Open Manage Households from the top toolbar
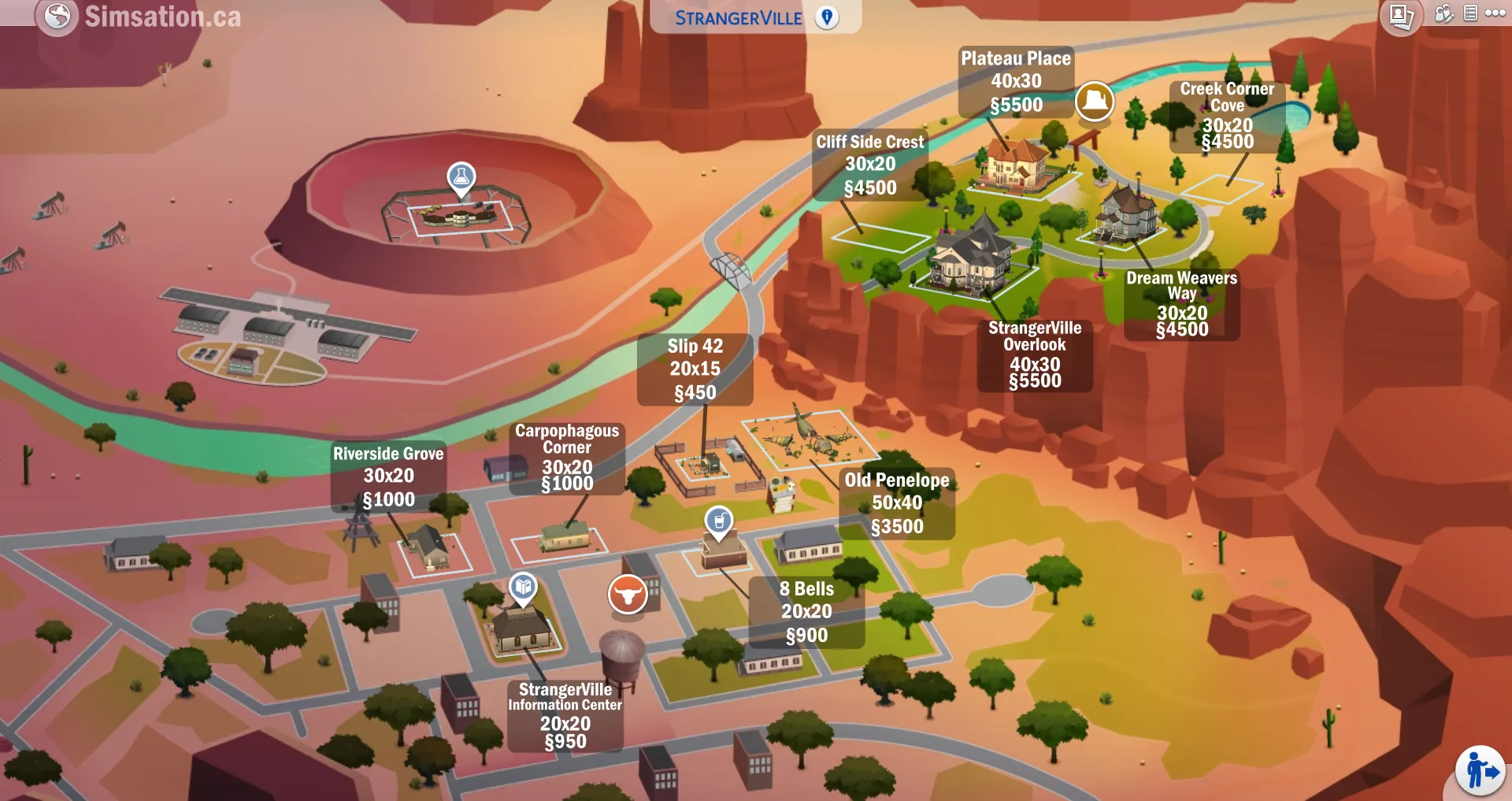The width and height of the screenshot is (1512, 801). (1444, 14)
